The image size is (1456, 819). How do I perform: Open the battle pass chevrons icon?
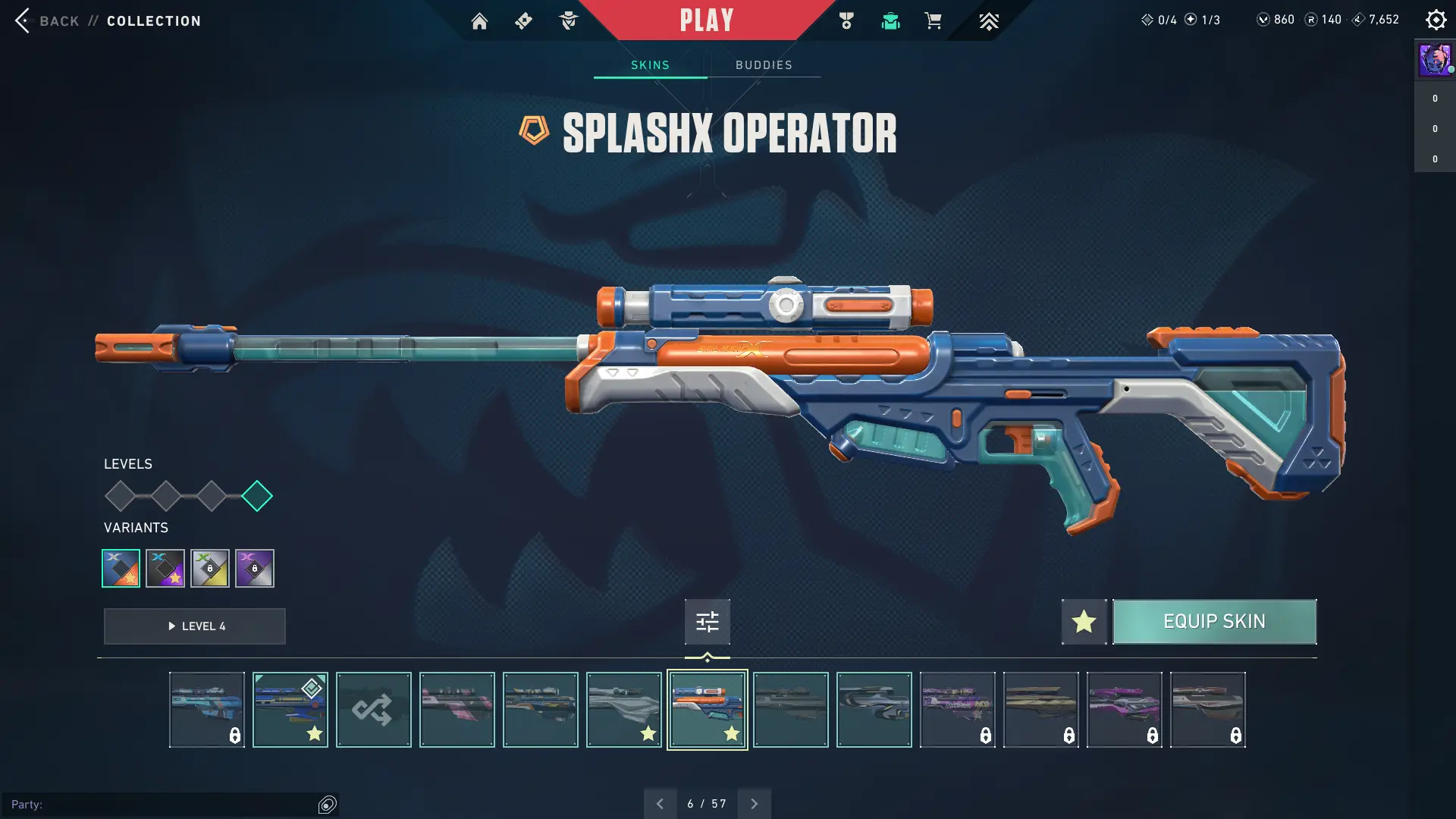click(988, 21)
